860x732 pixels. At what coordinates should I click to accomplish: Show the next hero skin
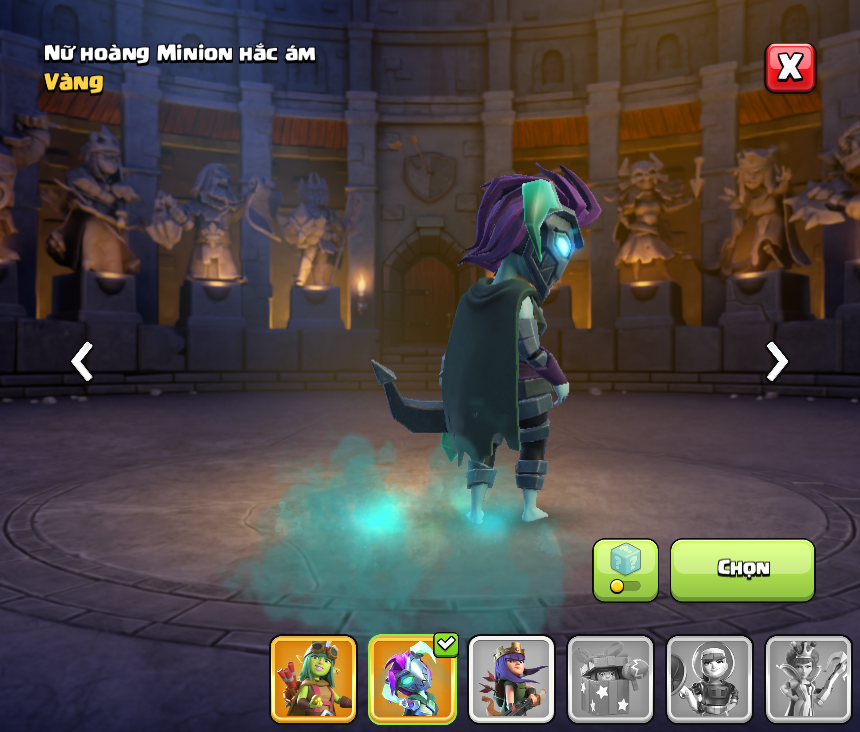coord(776,361)
